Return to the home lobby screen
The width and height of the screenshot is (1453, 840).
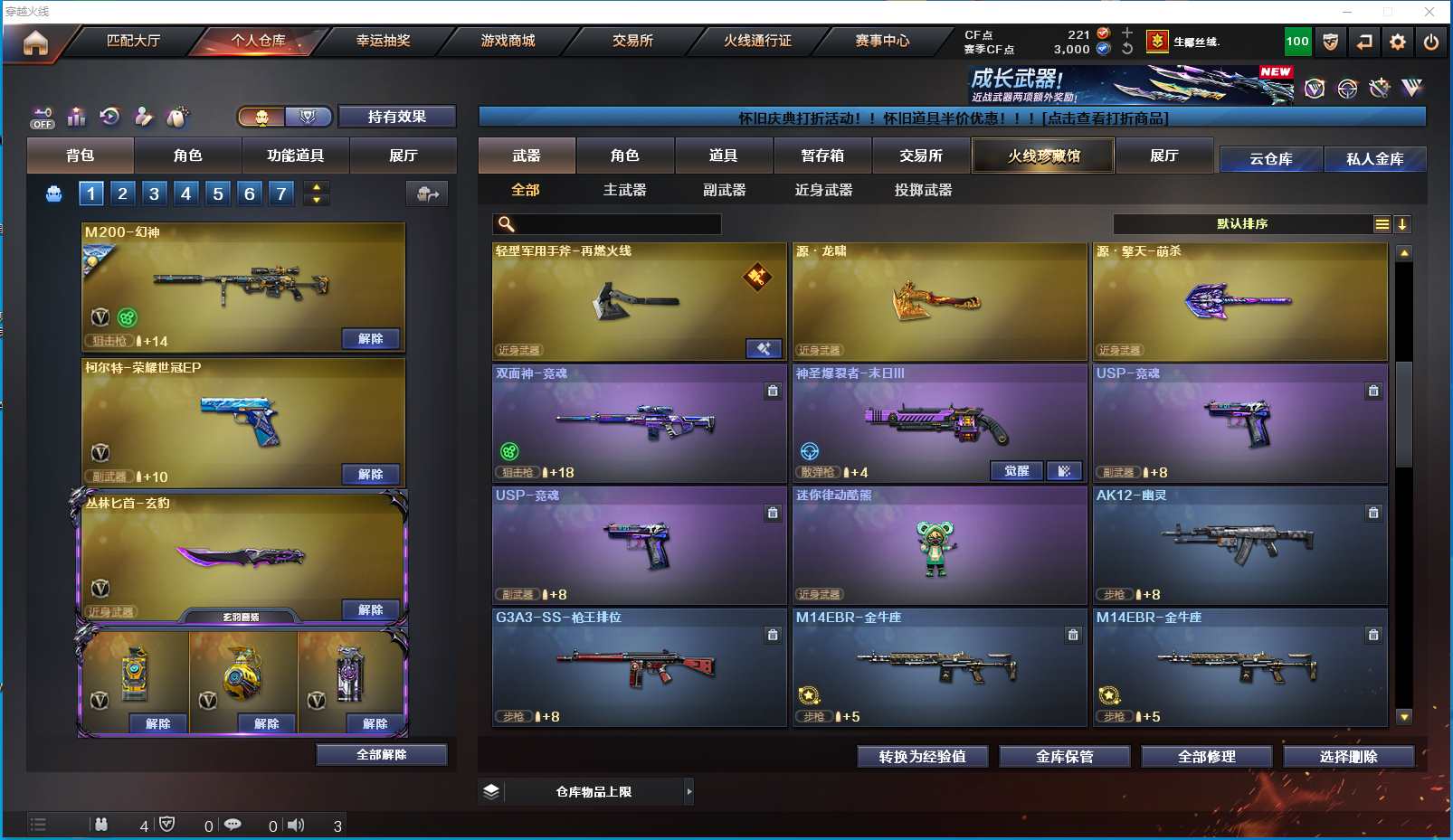coord(35,42)
